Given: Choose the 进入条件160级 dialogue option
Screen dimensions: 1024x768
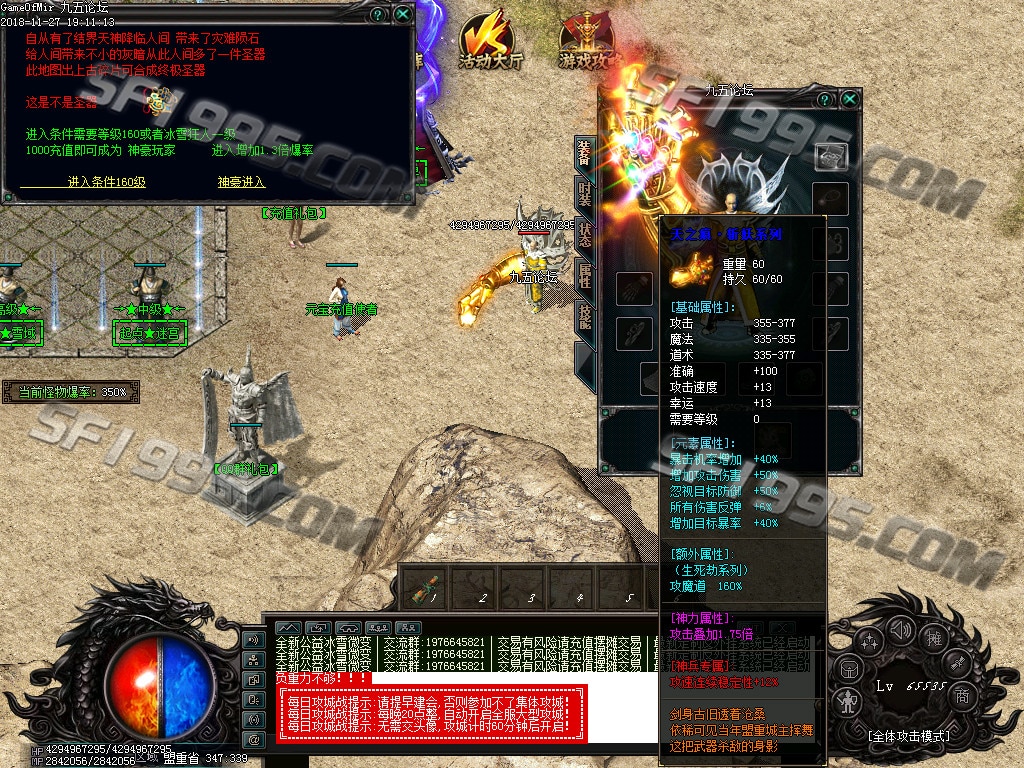Looking at the screenshot, I should pyautogui.click(x=107, y=182).
